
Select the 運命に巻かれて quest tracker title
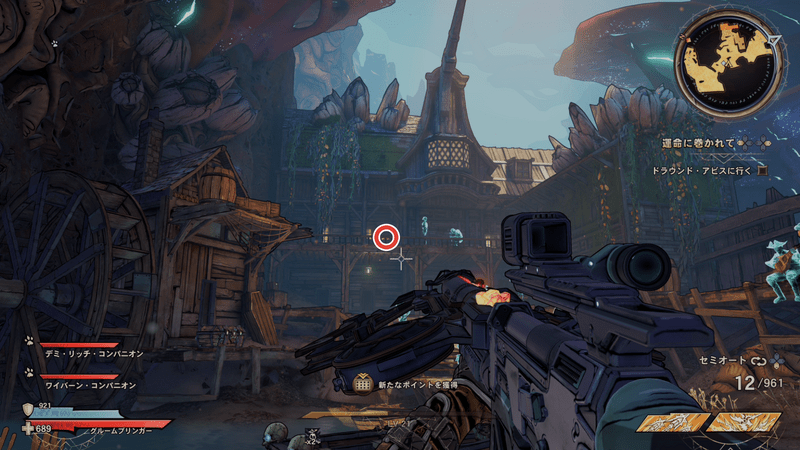pos(697,144)
